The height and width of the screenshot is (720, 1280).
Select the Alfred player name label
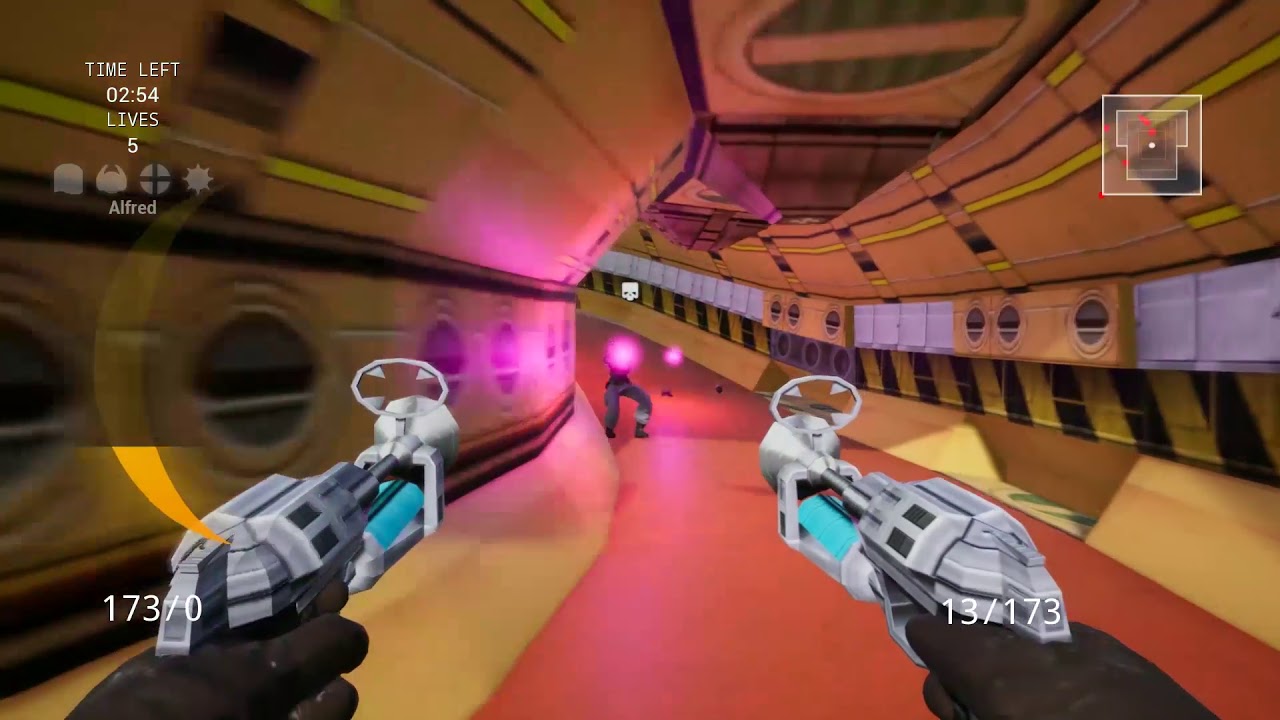point(133,207)
